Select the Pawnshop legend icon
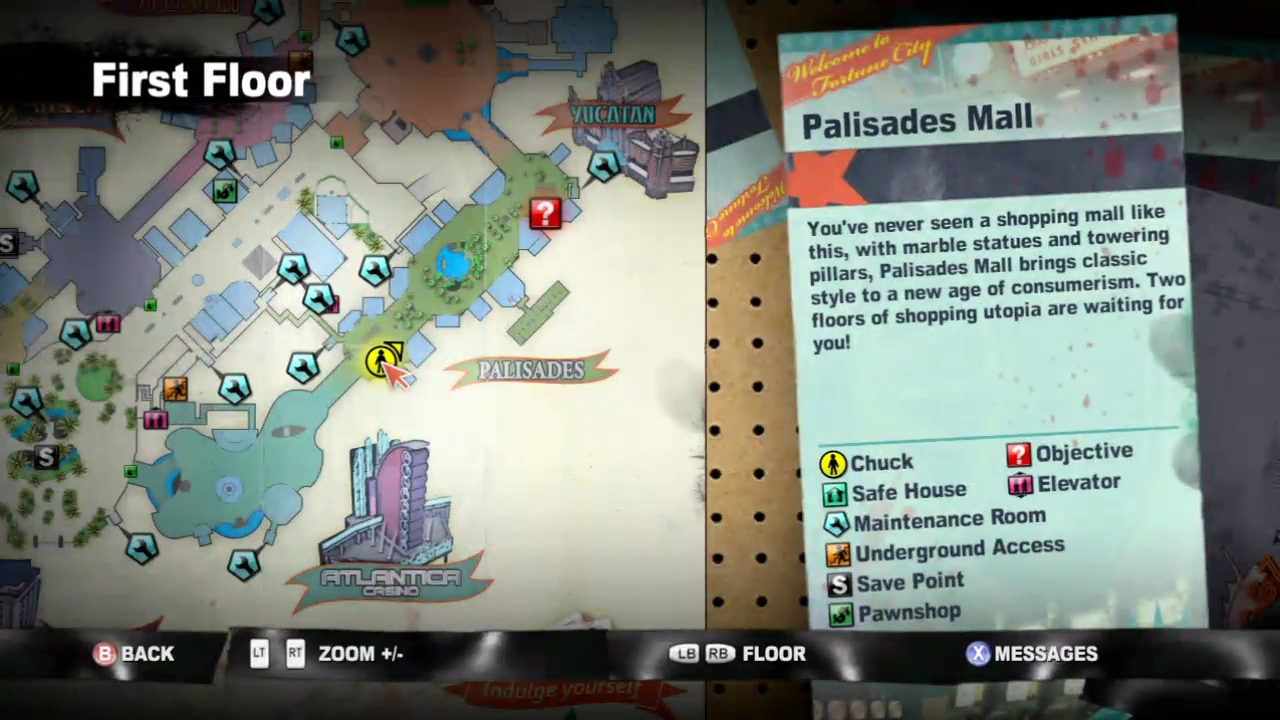The image size is (1280, 720). point(840,612)
